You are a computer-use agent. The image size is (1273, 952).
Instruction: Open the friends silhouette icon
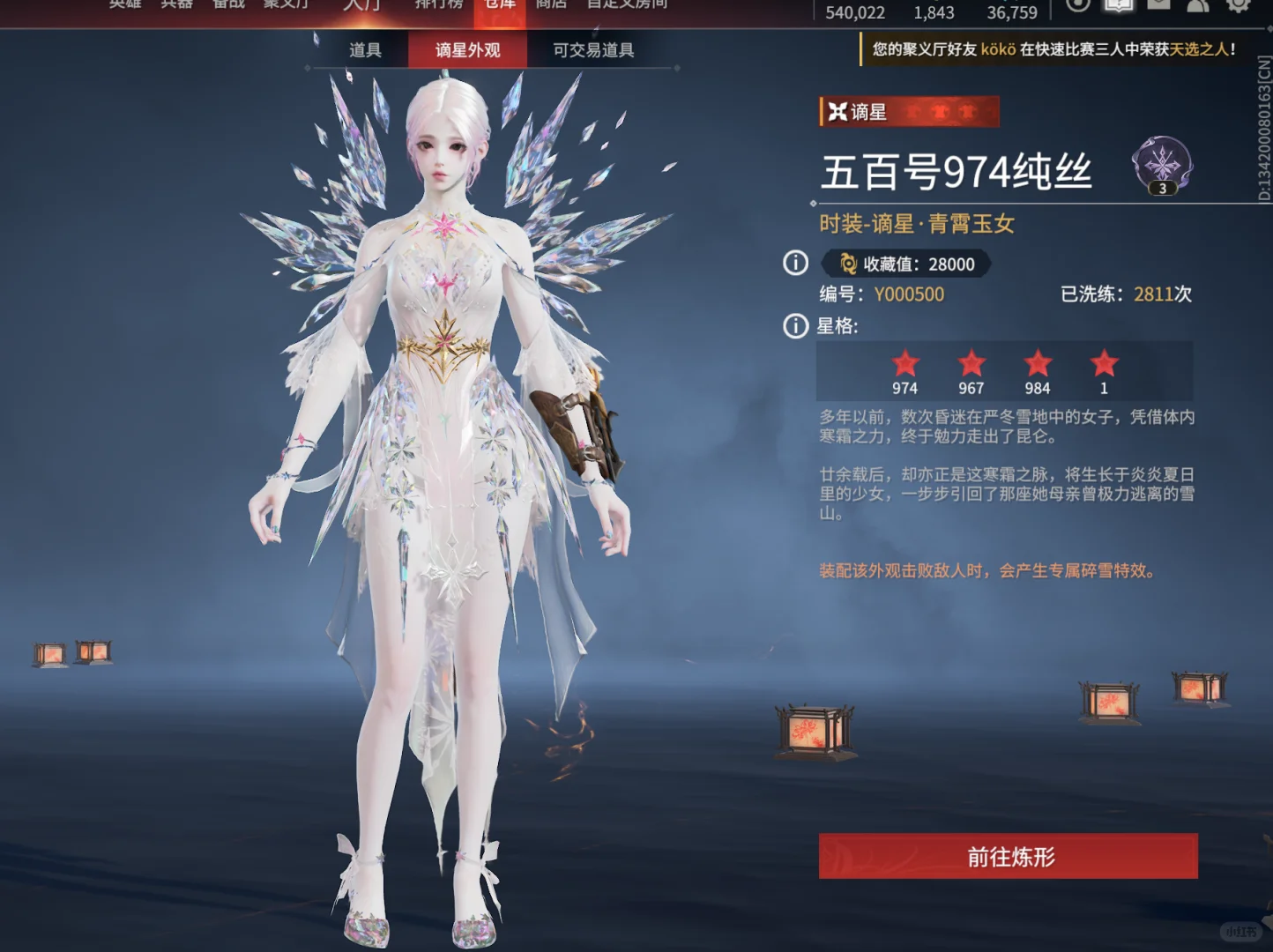(x=1198, y=5)
